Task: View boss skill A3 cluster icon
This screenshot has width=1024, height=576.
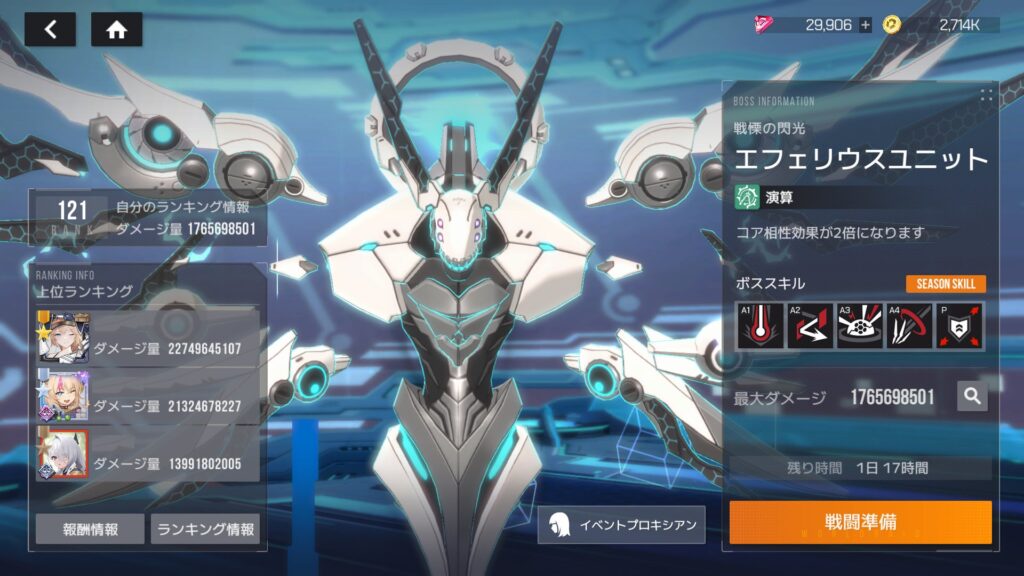Action: [859, 326]
